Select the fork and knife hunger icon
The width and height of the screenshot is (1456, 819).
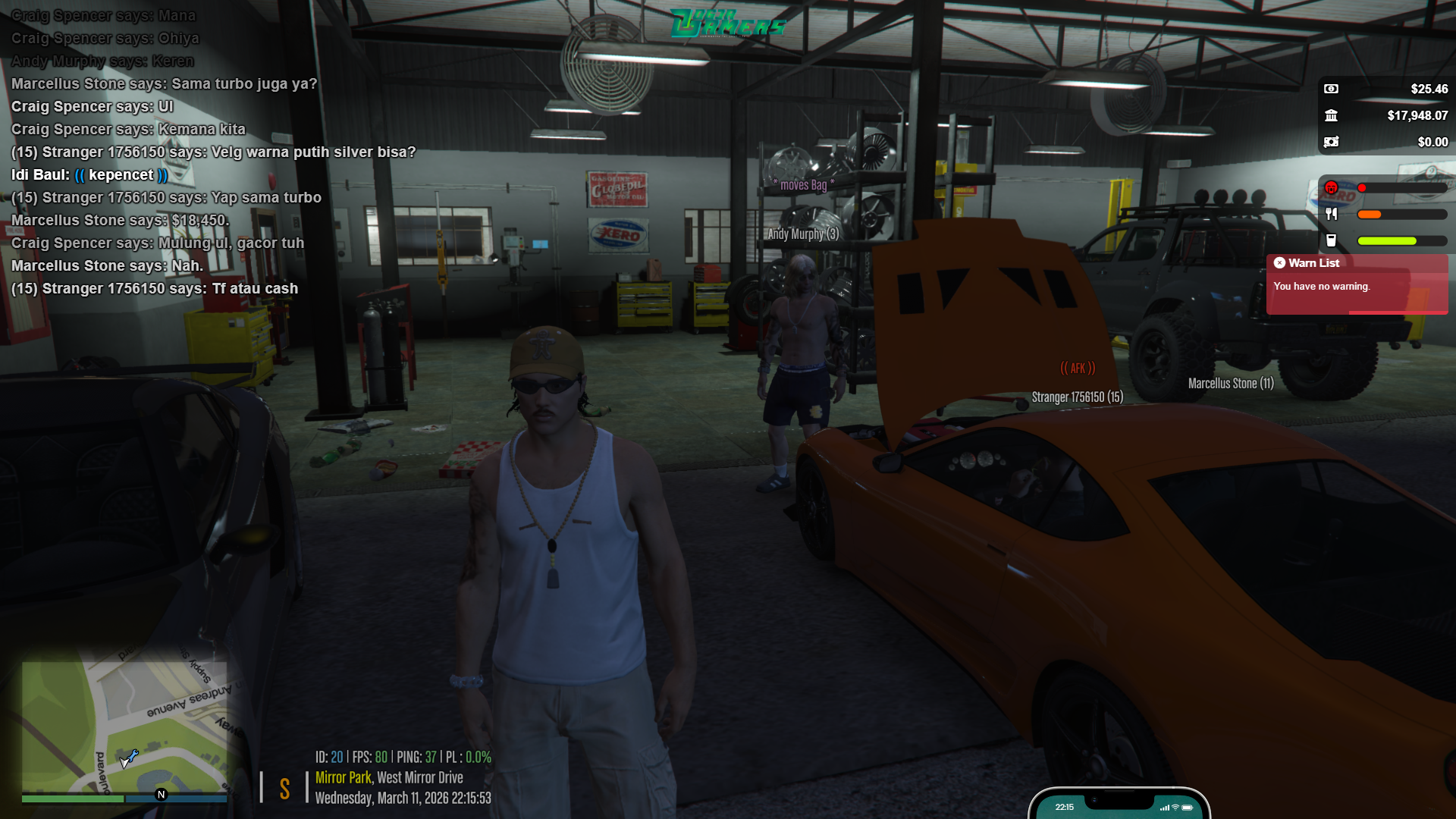(1331, 215)
